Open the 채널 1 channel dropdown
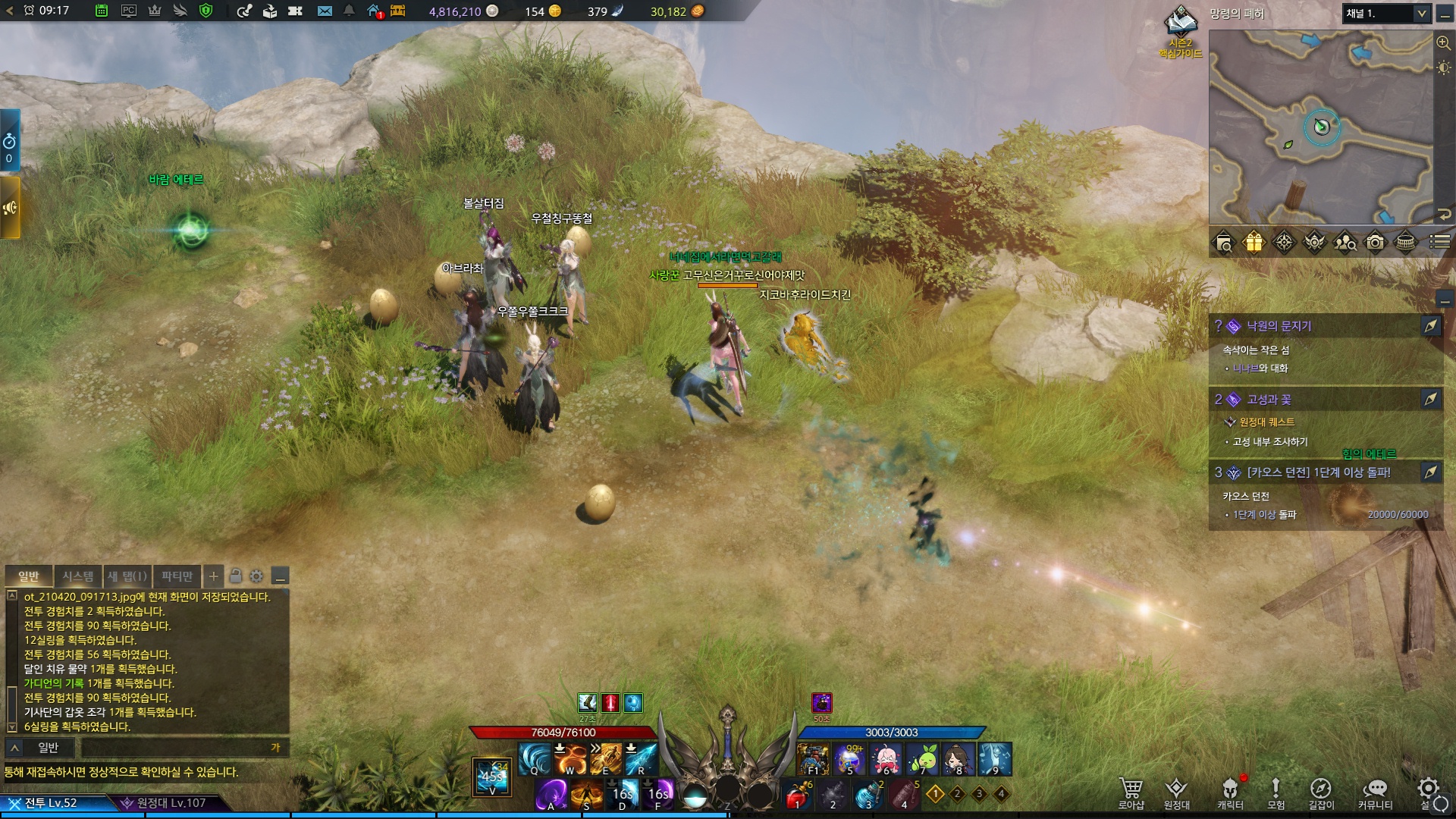 coord(1386,14)
